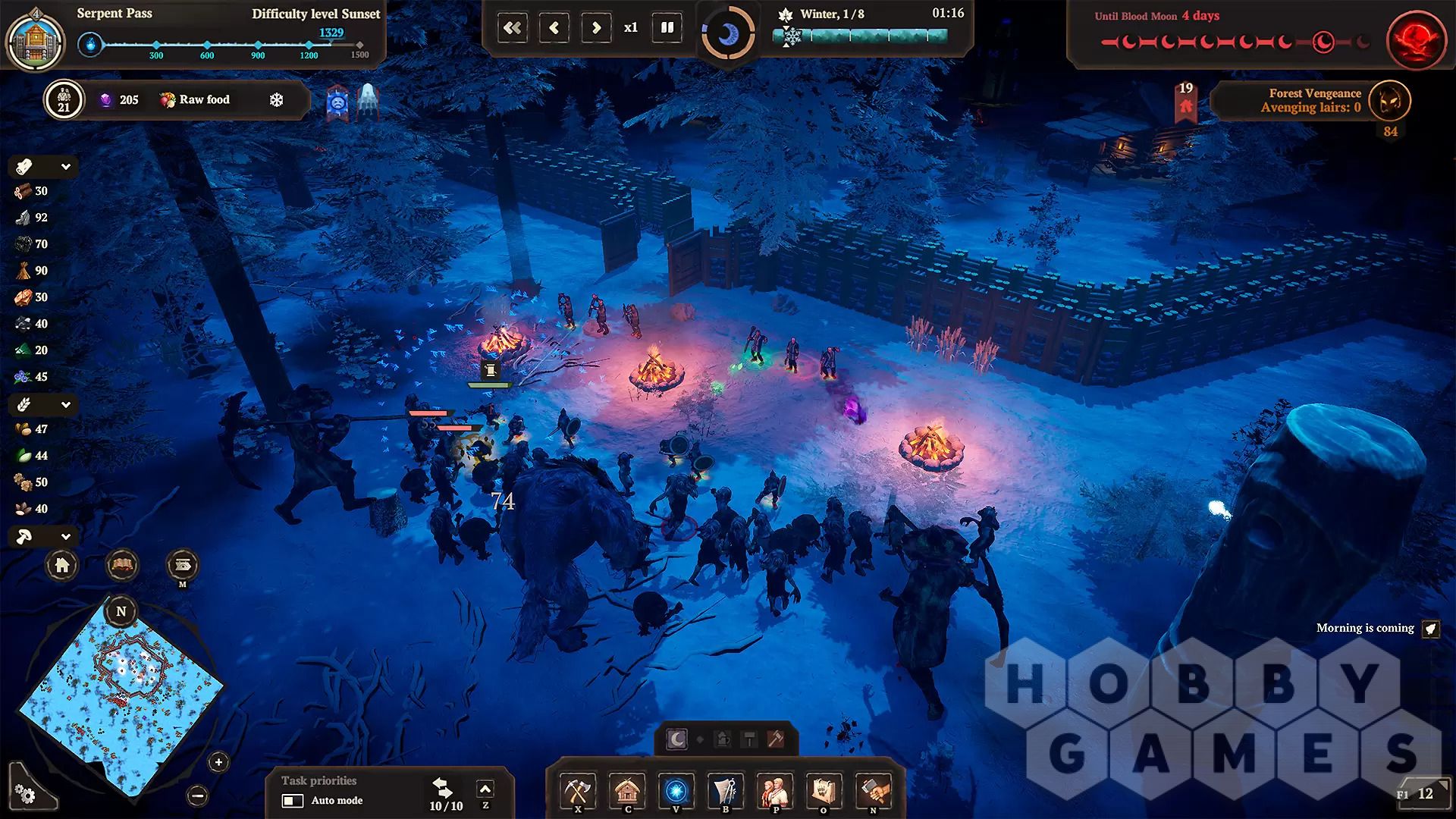
Task: Click the double-arrow rewind speed button
Action: point(513,28)
